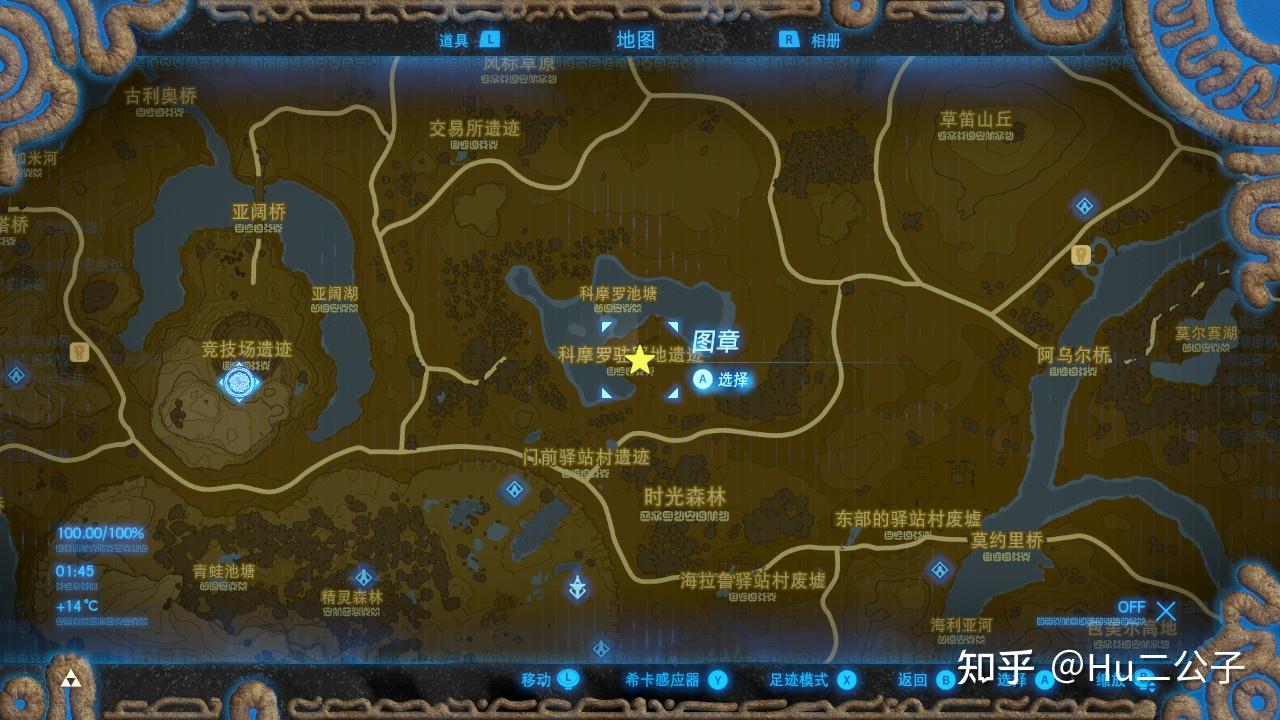Click the blue marker icon below 门前驿站村遗迹
Viewport: 1280px width, 720px height.
[578, 586]
